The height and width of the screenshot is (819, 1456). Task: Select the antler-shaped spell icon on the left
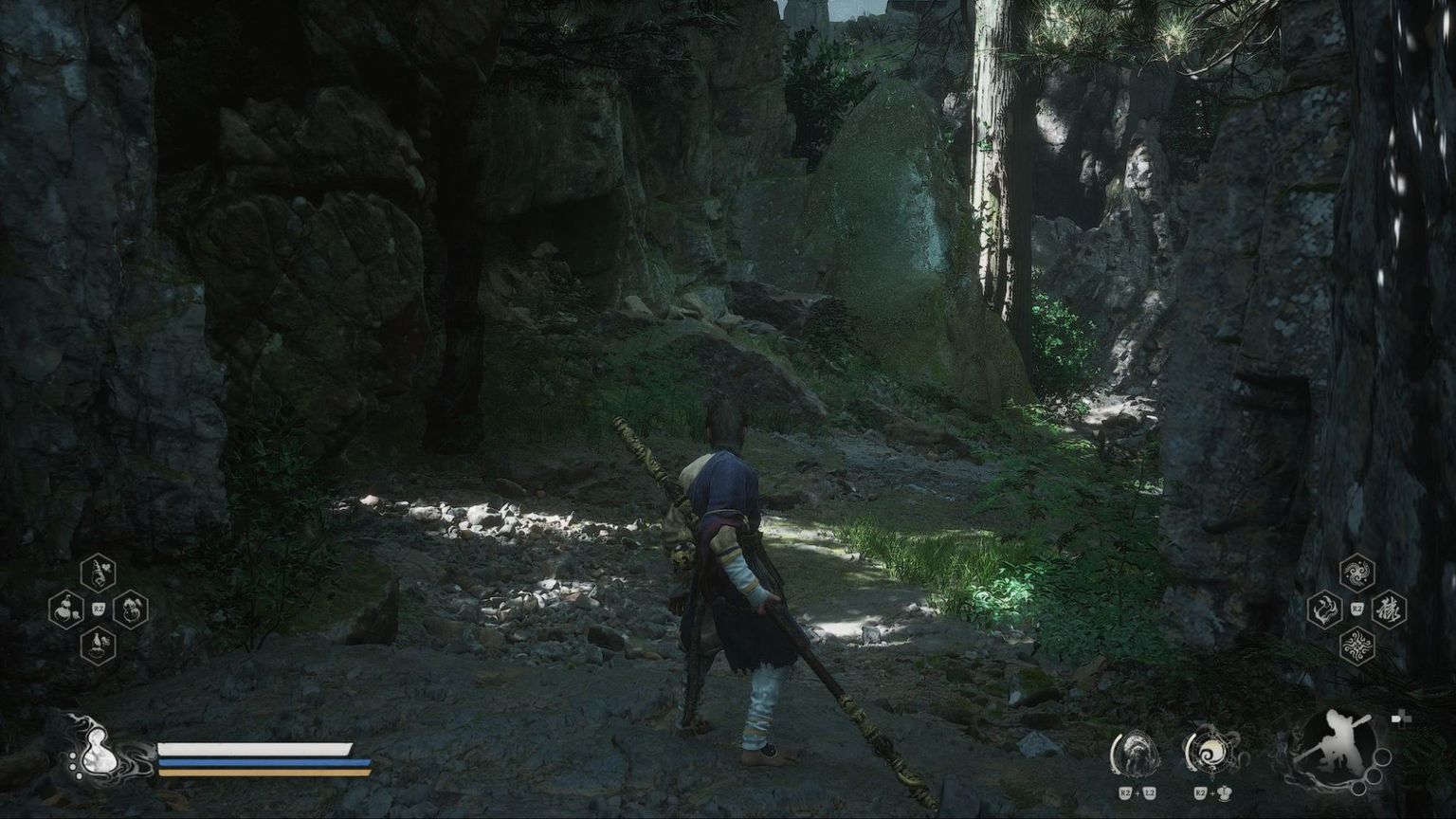1325,608
